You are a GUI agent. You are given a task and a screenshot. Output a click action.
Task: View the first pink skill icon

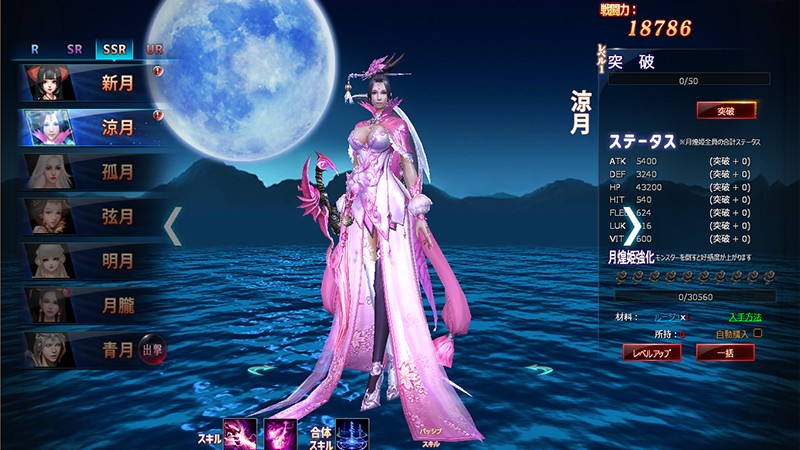click(x=241, y=434)
